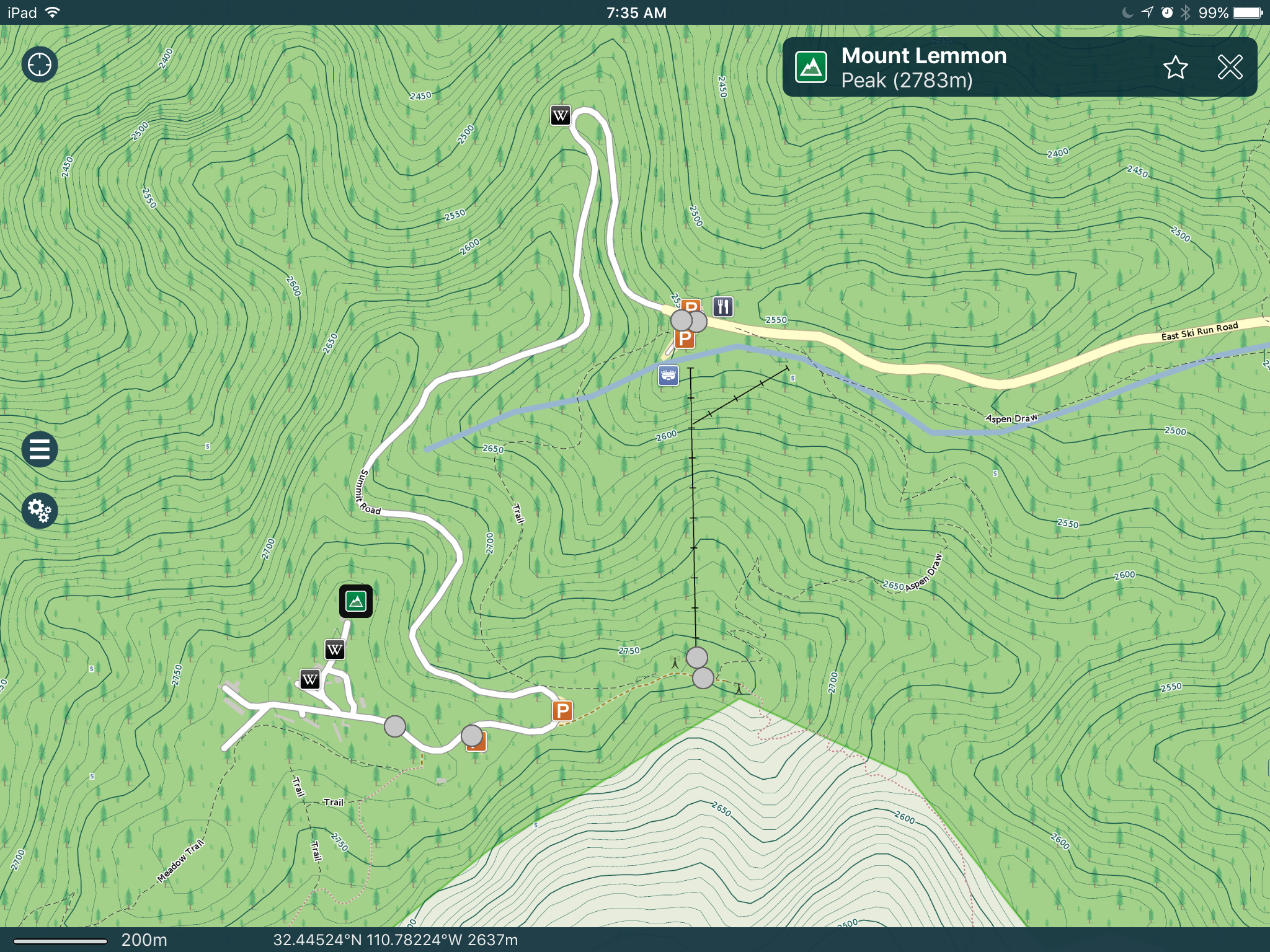Open the hamburger menu button
This screenshot has height=952, width=1270.
(40, 449)
